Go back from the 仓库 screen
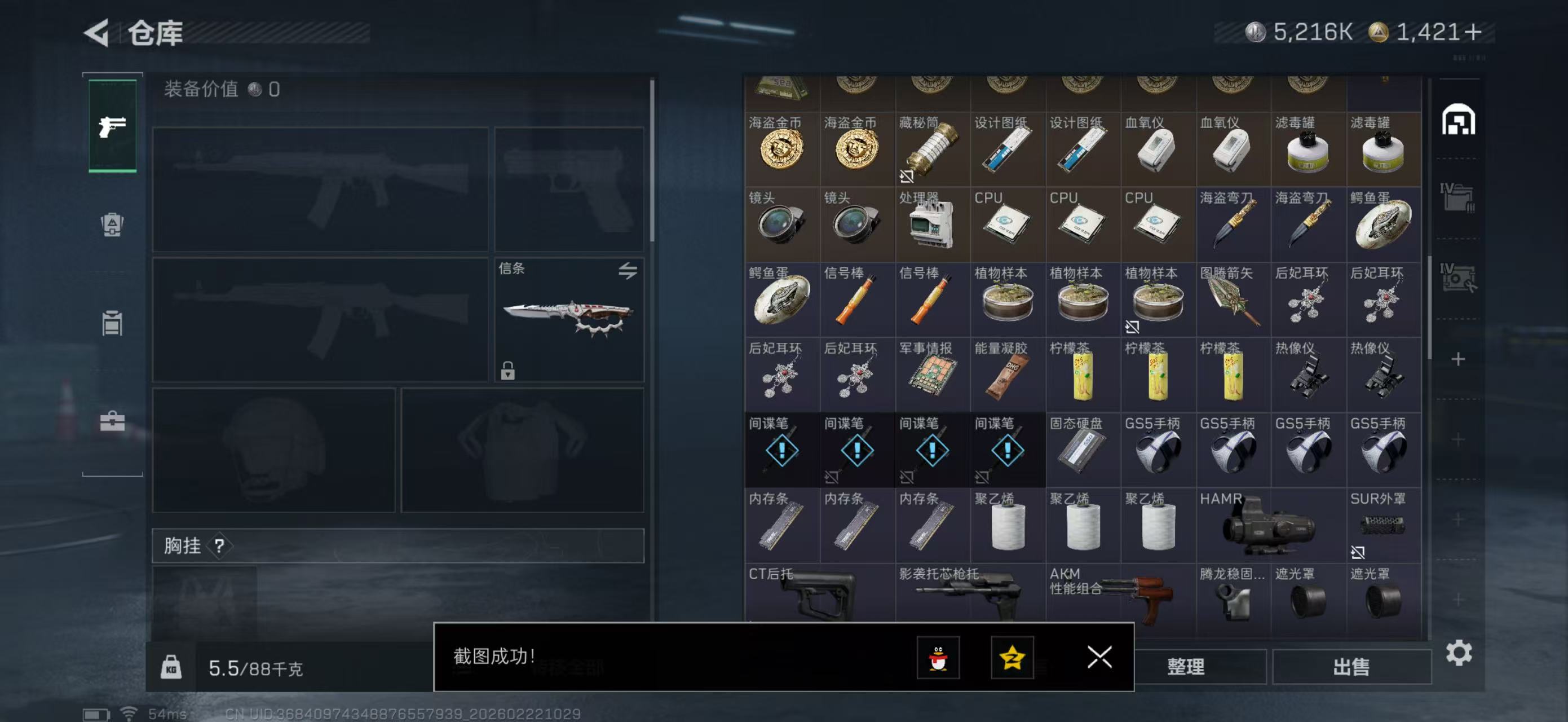The width and height of the screenshot is (1568, 722). point(98,33)
